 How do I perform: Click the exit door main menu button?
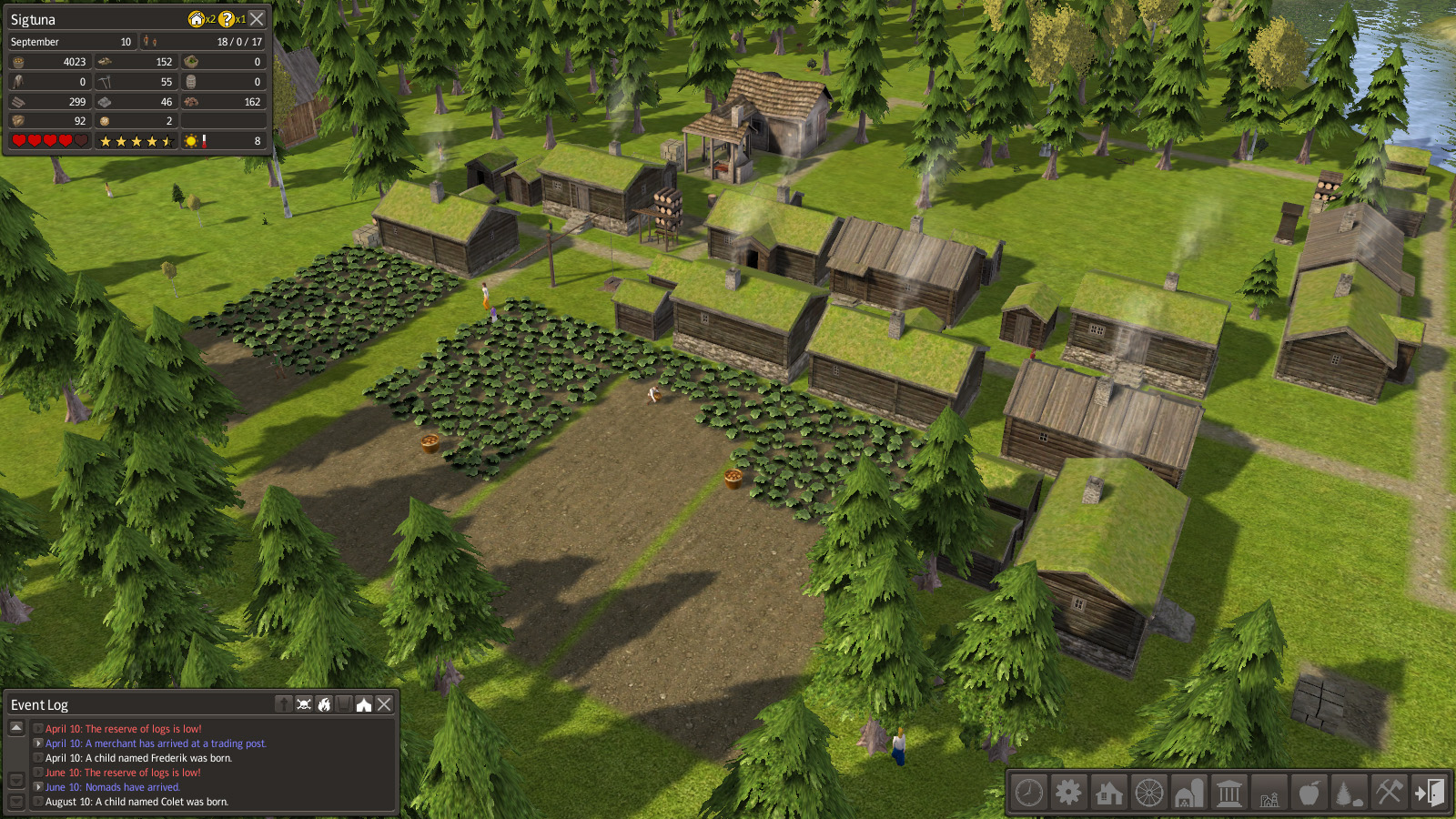(1429, 793)
